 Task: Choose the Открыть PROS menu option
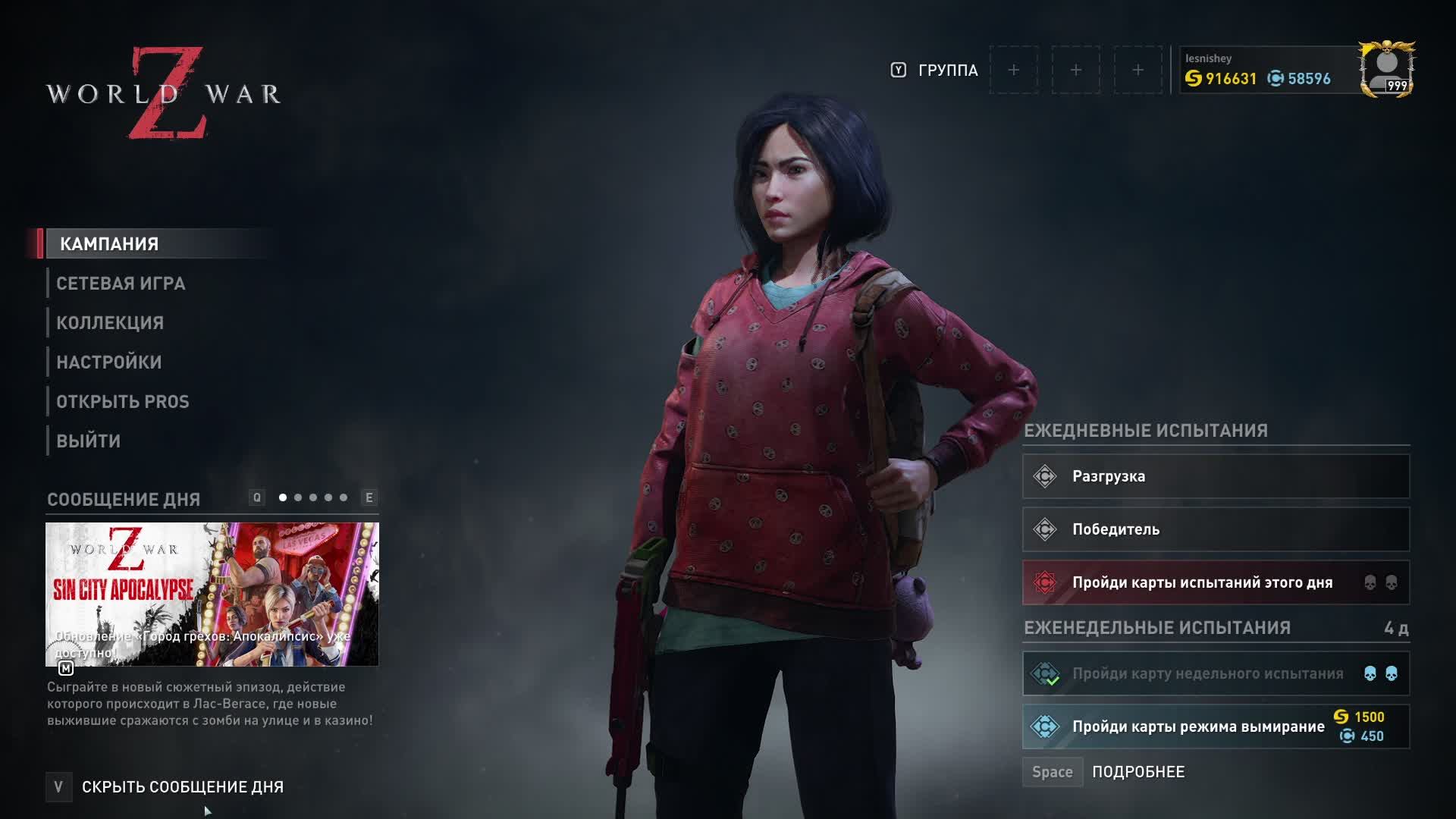(x=123, y=402)
